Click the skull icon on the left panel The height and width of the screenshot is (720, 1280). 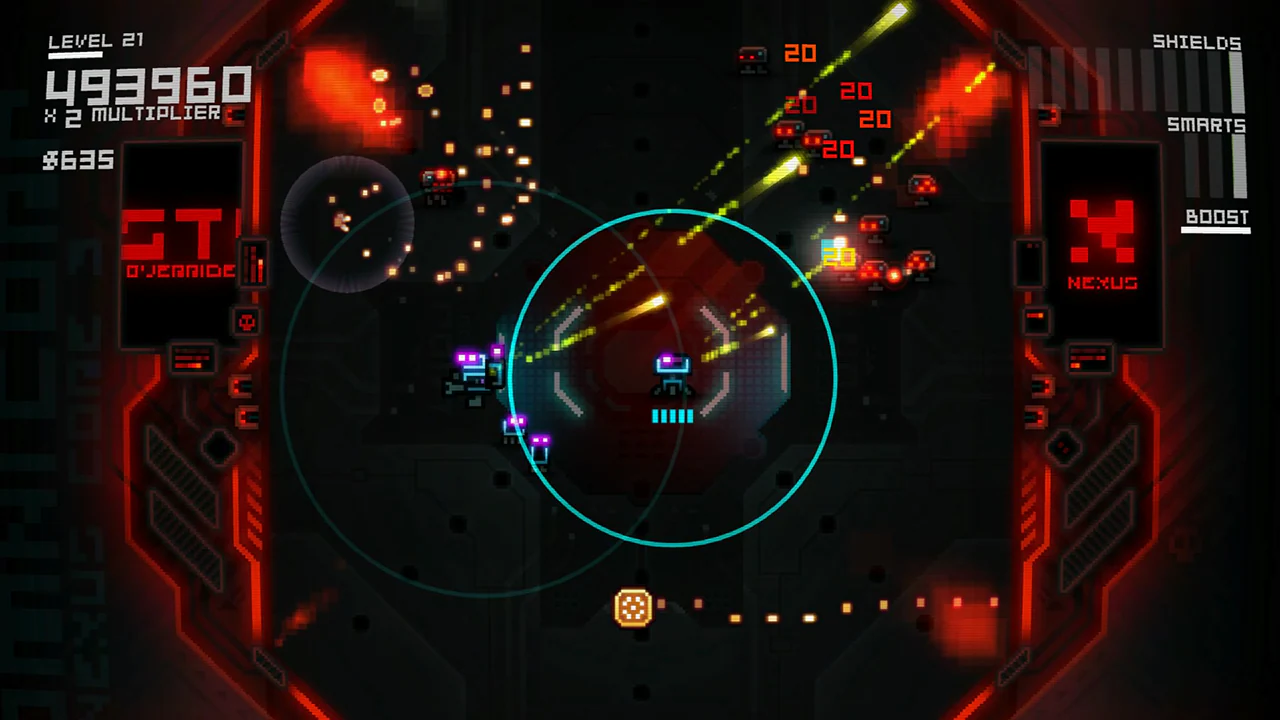248,321
